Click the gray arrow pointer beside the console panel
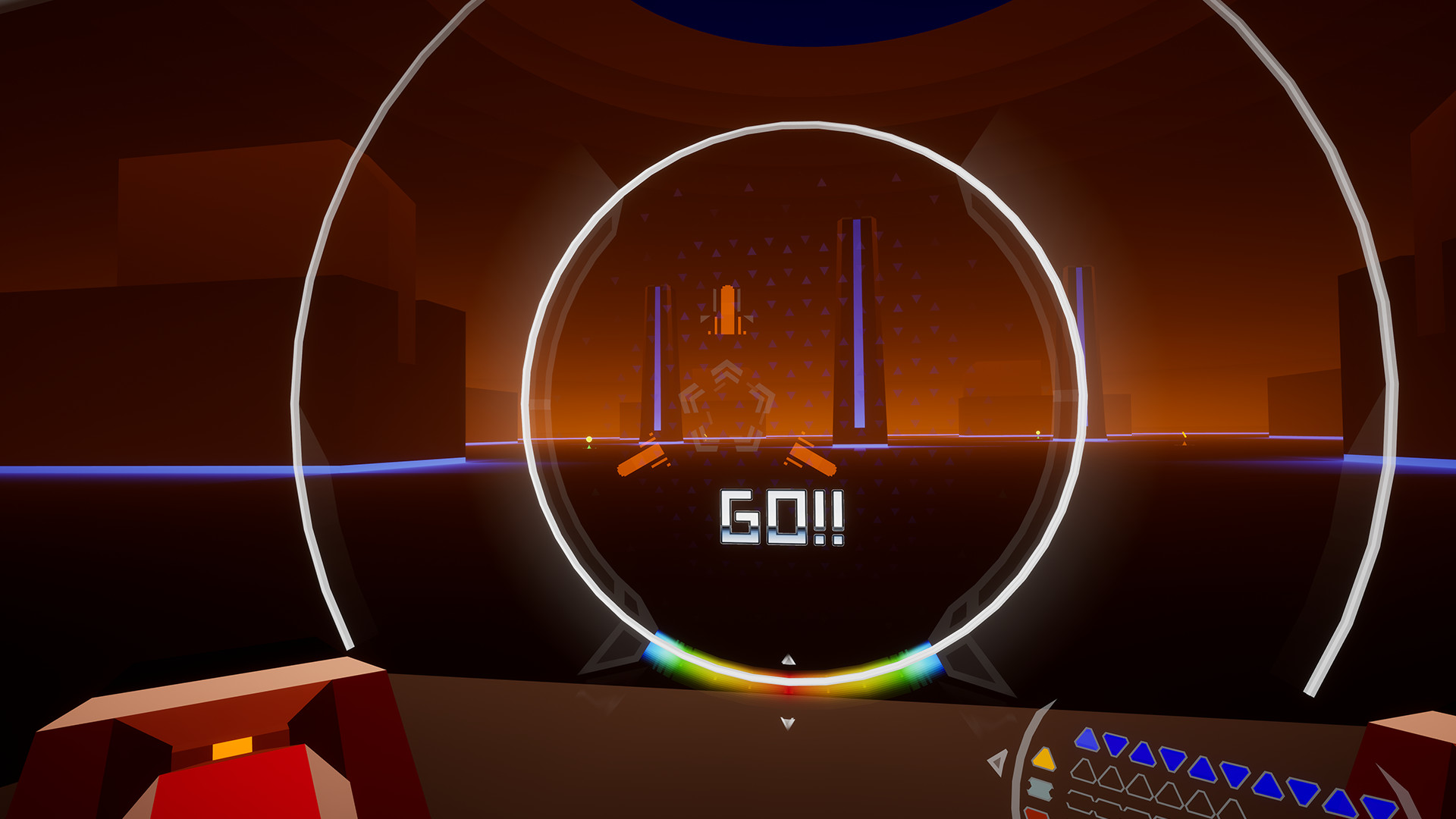1456x819 pixels. coord(997,761)
